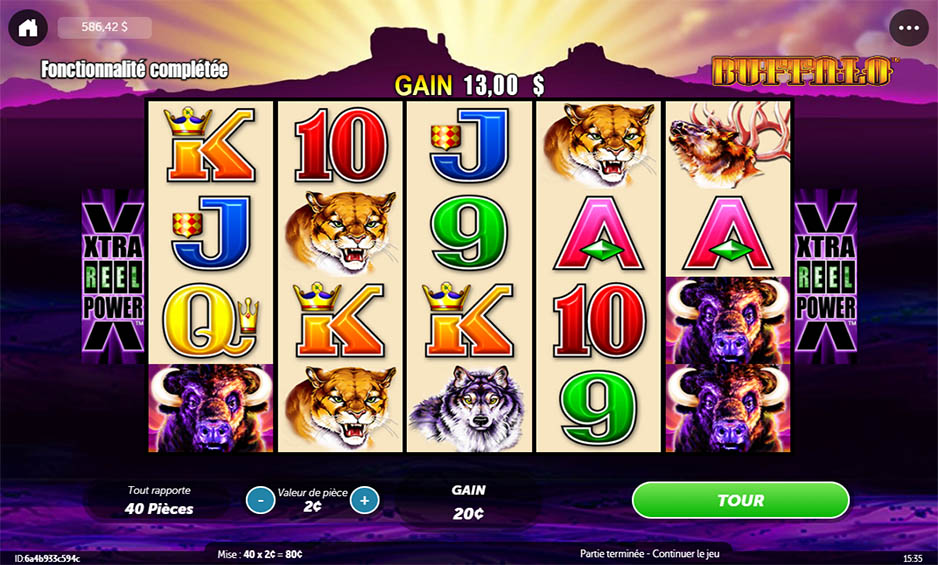The image size is (938, 565).
Task: Spin the reels with the TOUR button
Action: (x=740, y=500)
